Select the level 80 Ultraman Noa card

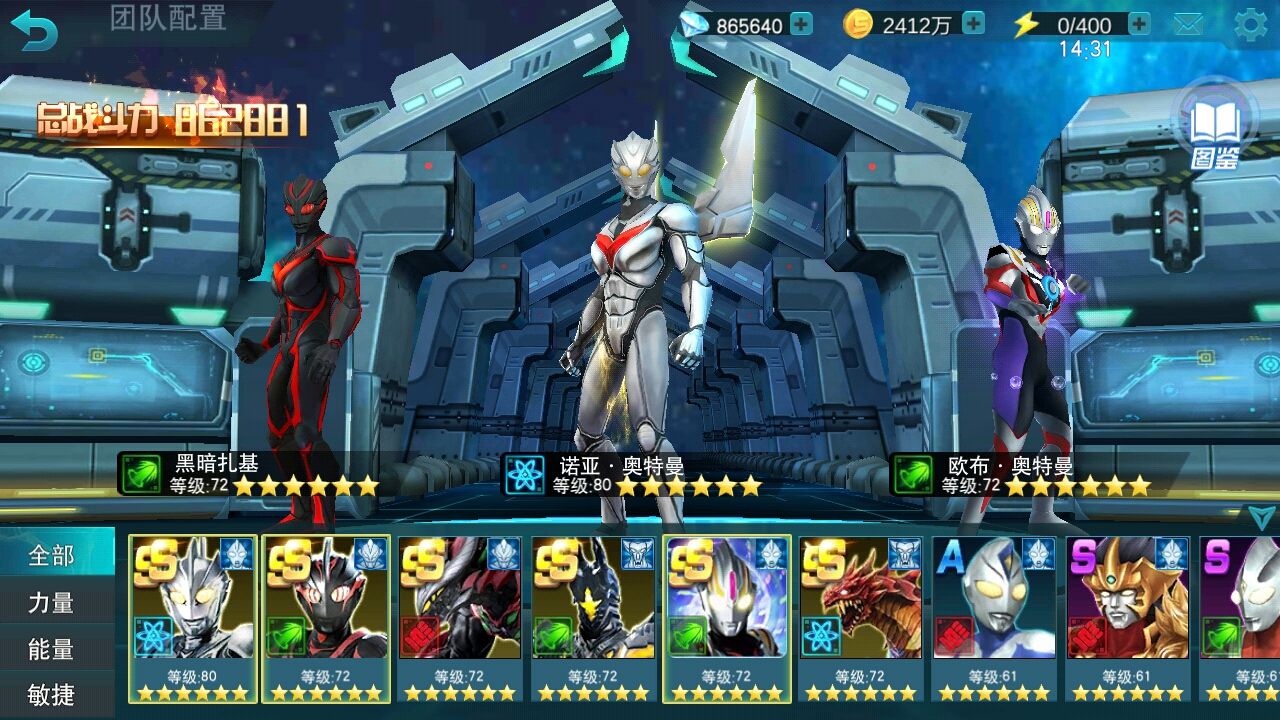193,618
